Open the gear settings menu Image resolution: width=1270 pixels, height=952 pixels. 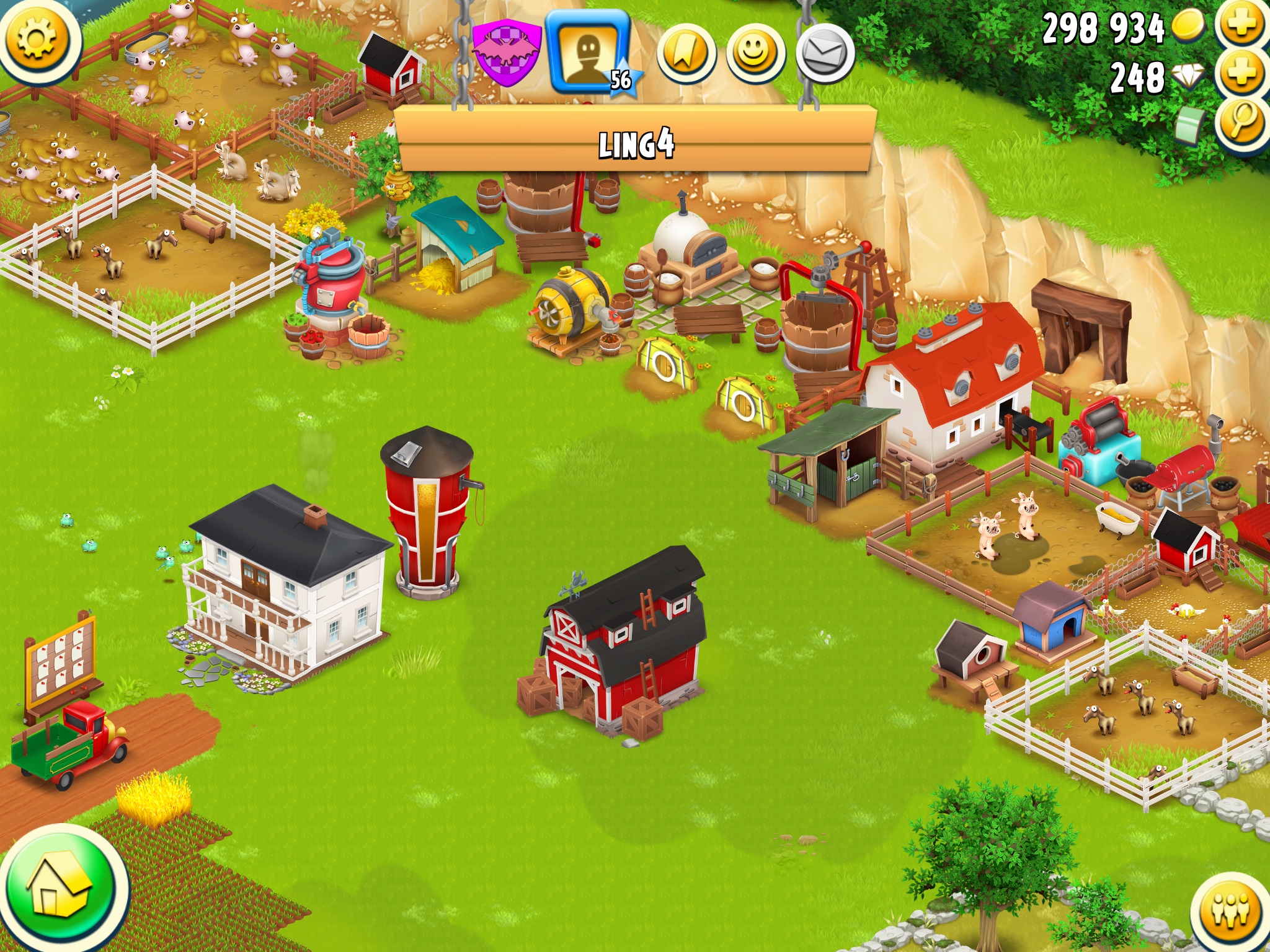[37, 38]
